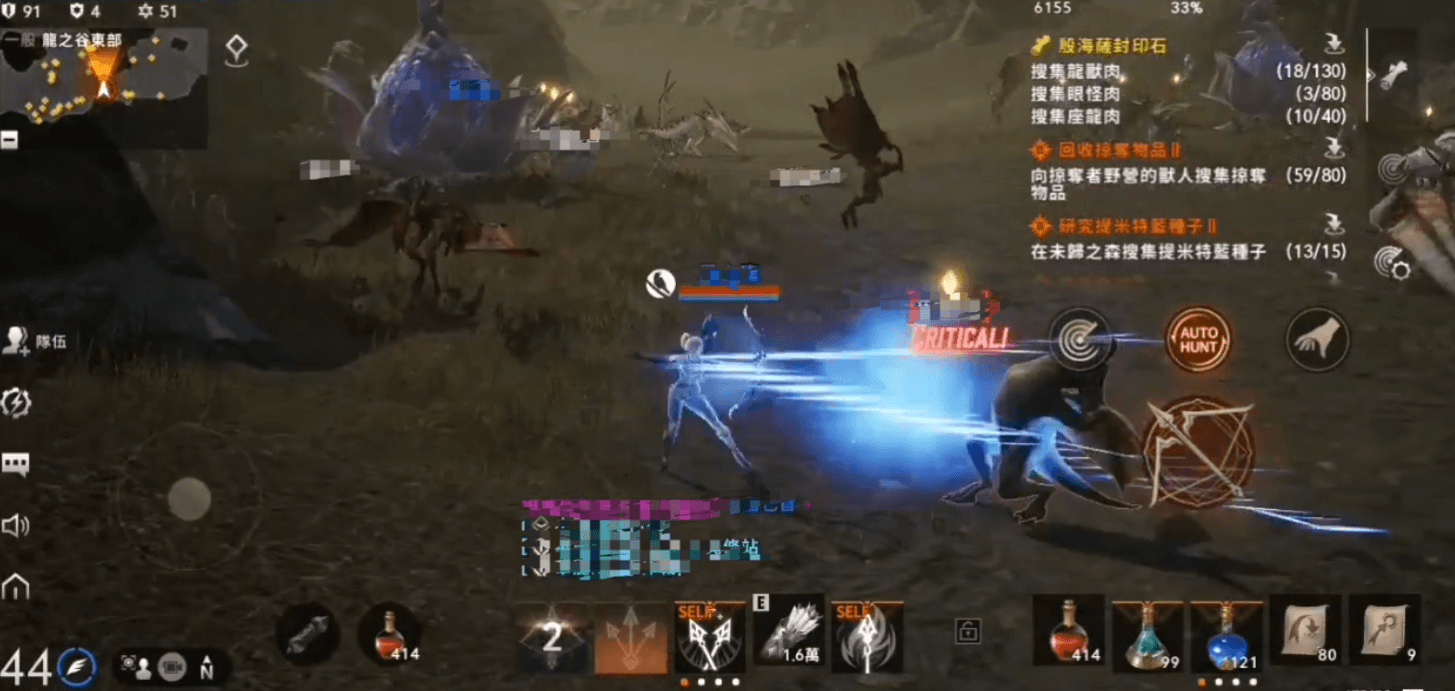Tap the grabbing hand pickup button
Viewport: 1455px width, 691px height.
tap(1317, 340)
